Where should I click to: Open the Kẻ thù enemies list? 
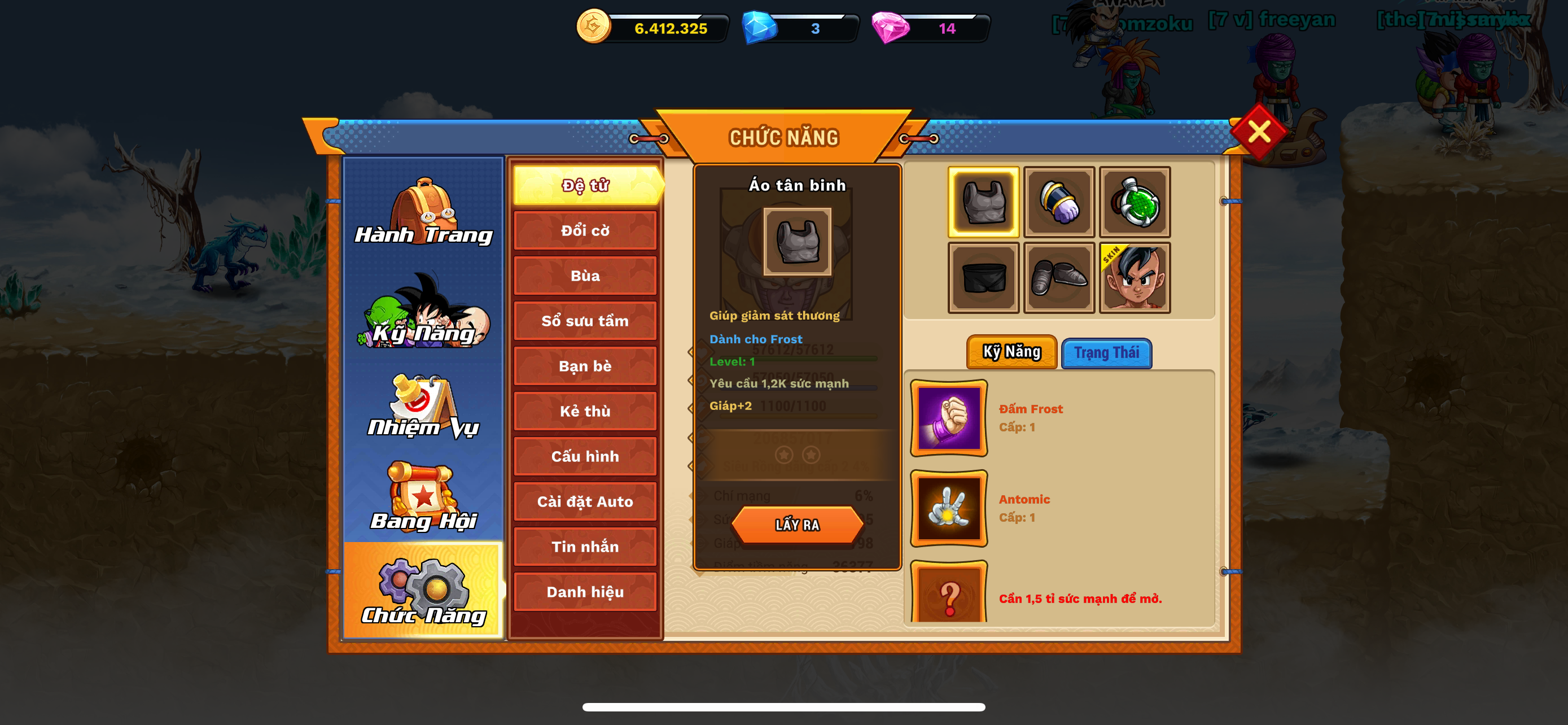(x=585, y=411)
